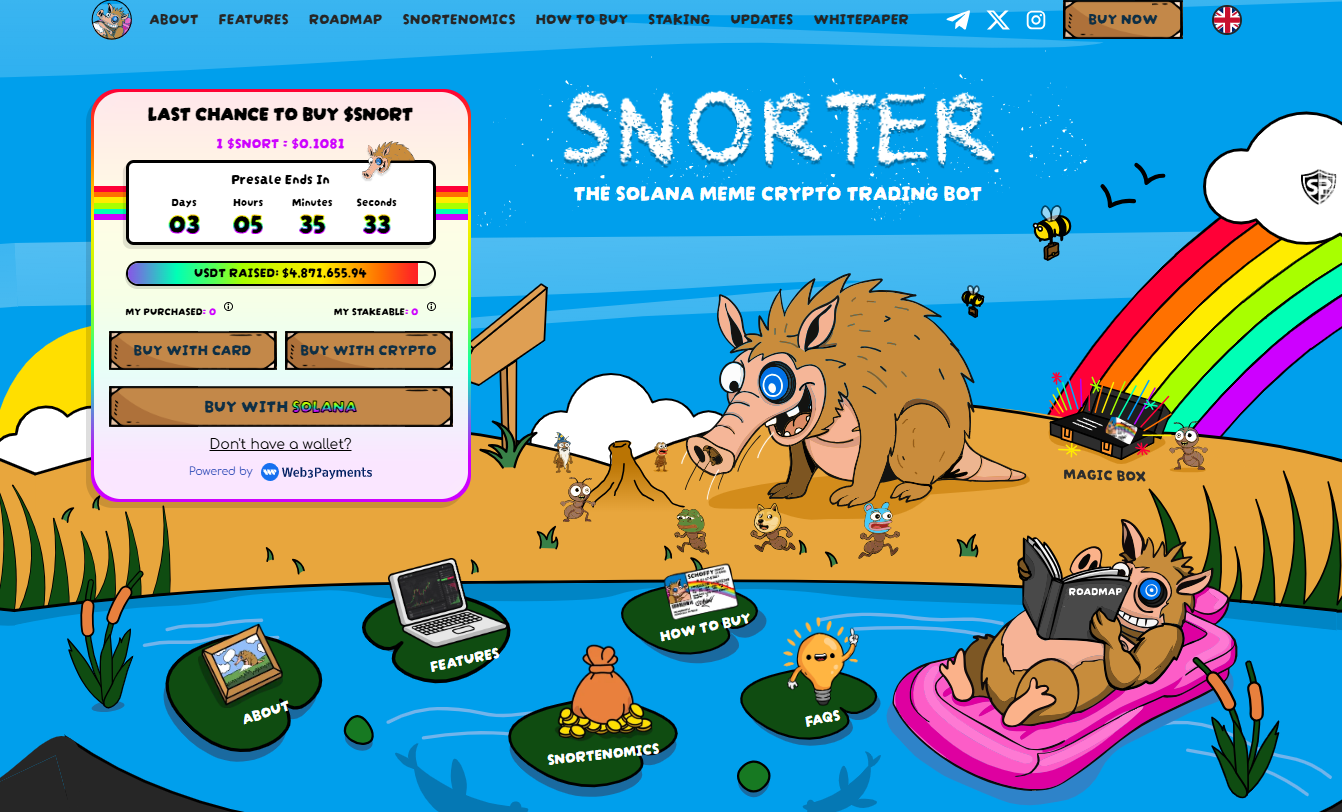Screen dimensions: 1342x812
Task: Click the USDT Raised progress bar
Action: point(280,273)
